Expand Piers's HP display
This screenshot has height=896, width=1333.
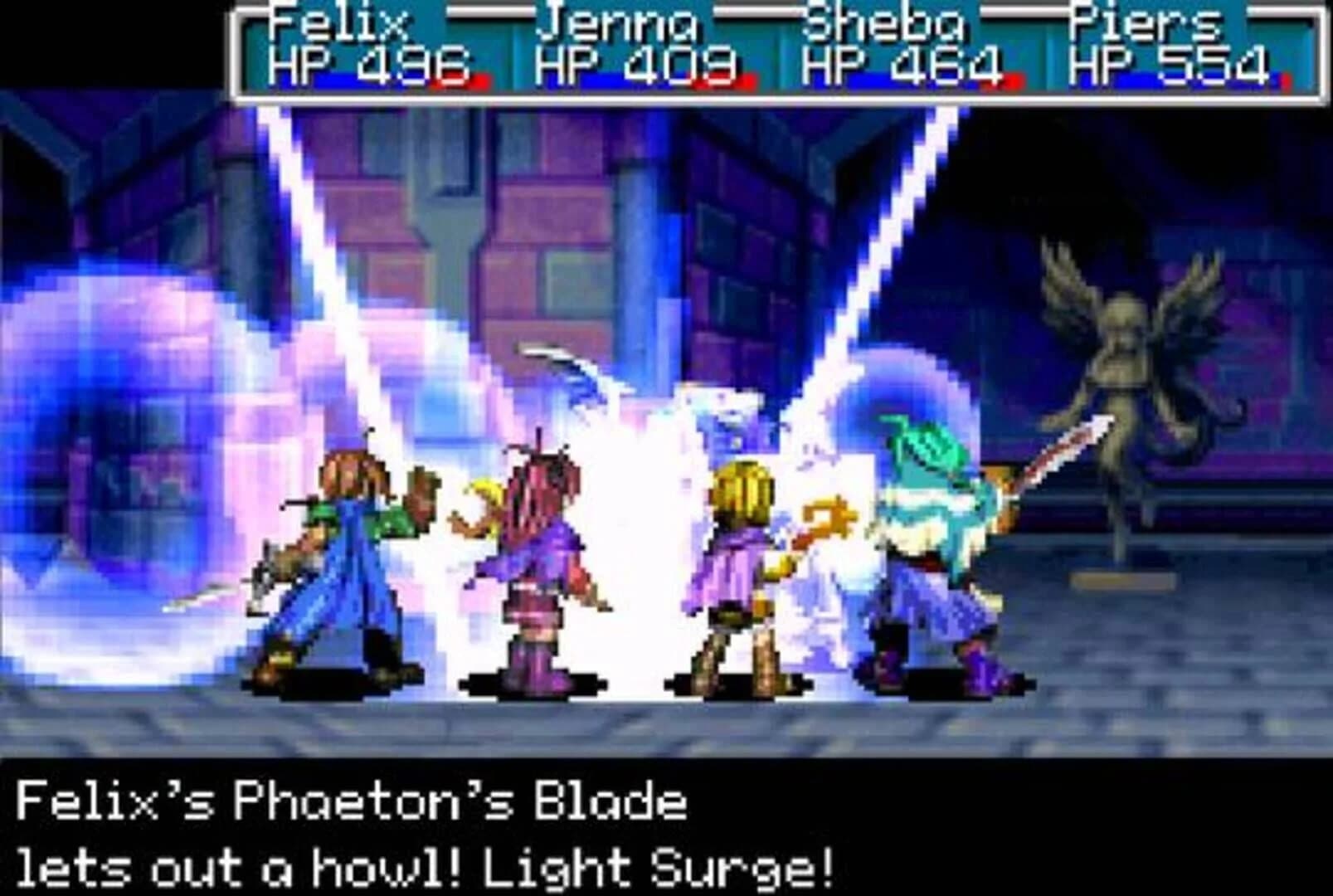click(1161, 65)
